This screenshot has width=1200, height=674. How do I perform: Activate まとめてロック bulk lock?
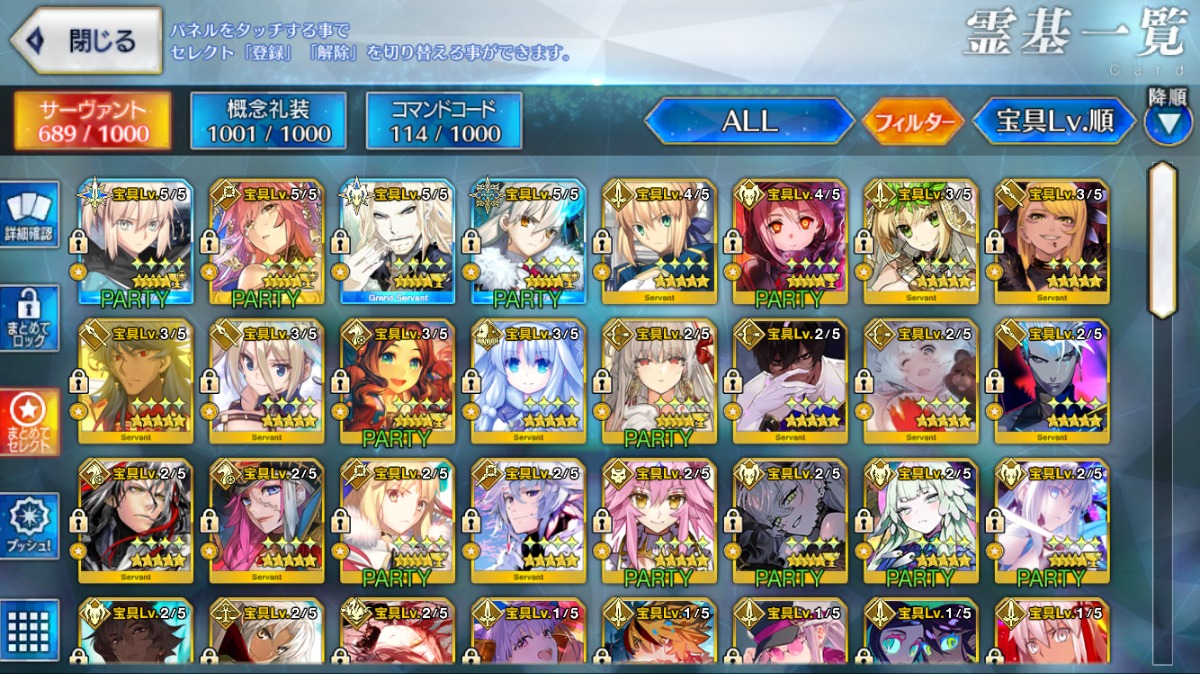[29, 319]
